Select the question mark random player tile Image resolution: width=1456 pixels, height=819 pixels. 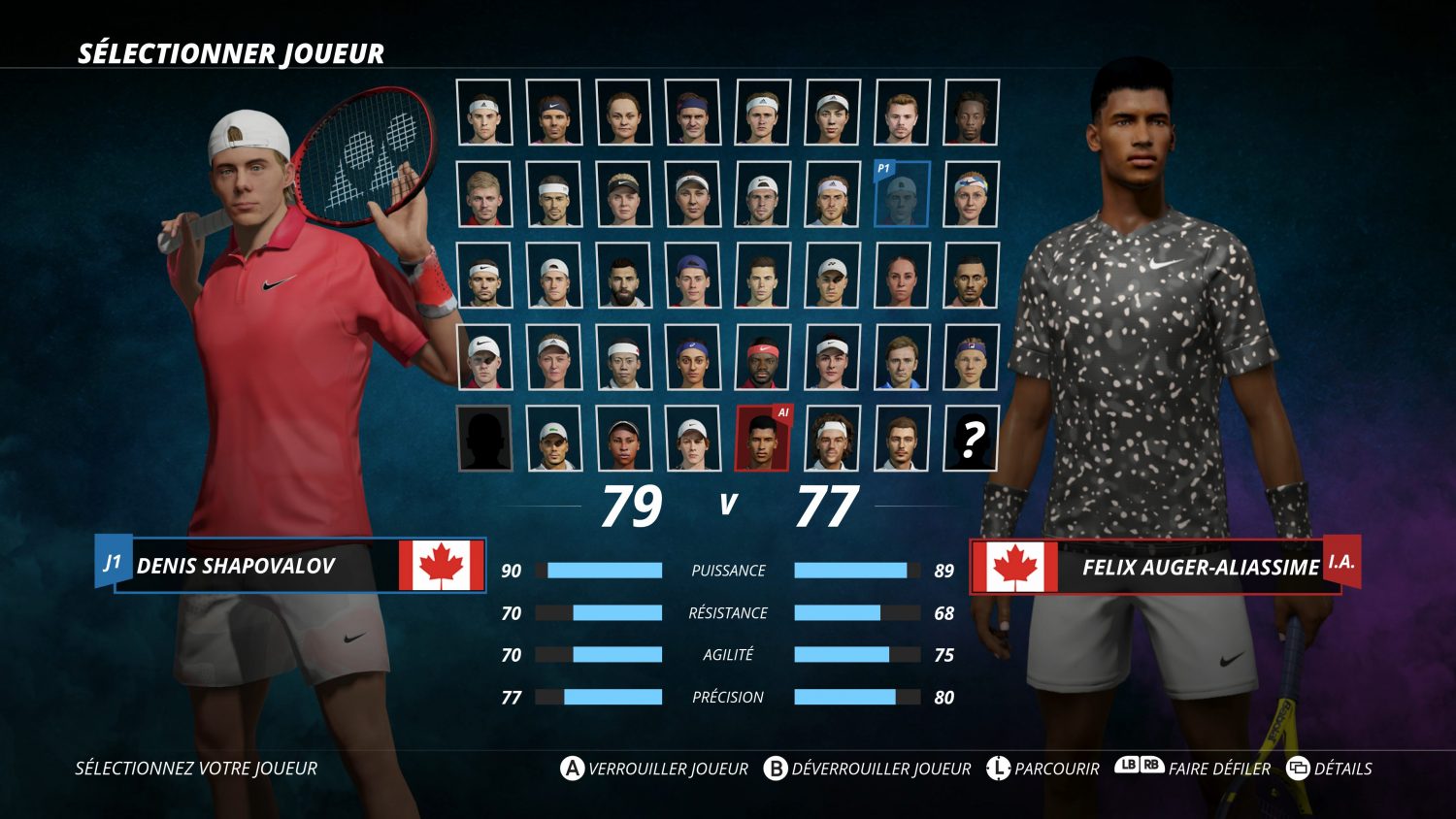[x=971, y=439]
